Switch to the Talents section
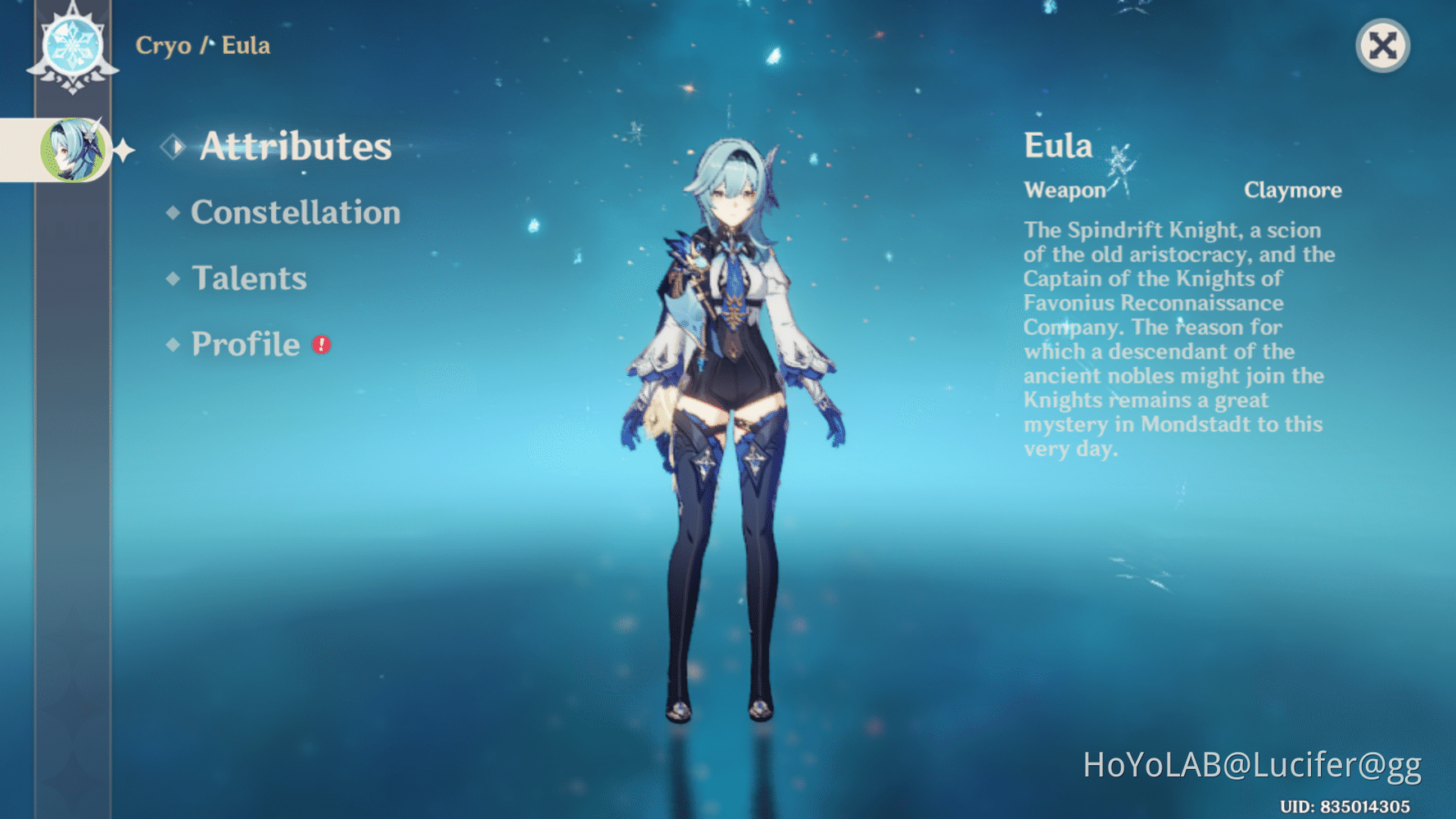The width and height of the screenshot is (1456, 819). tap(250, 278)
